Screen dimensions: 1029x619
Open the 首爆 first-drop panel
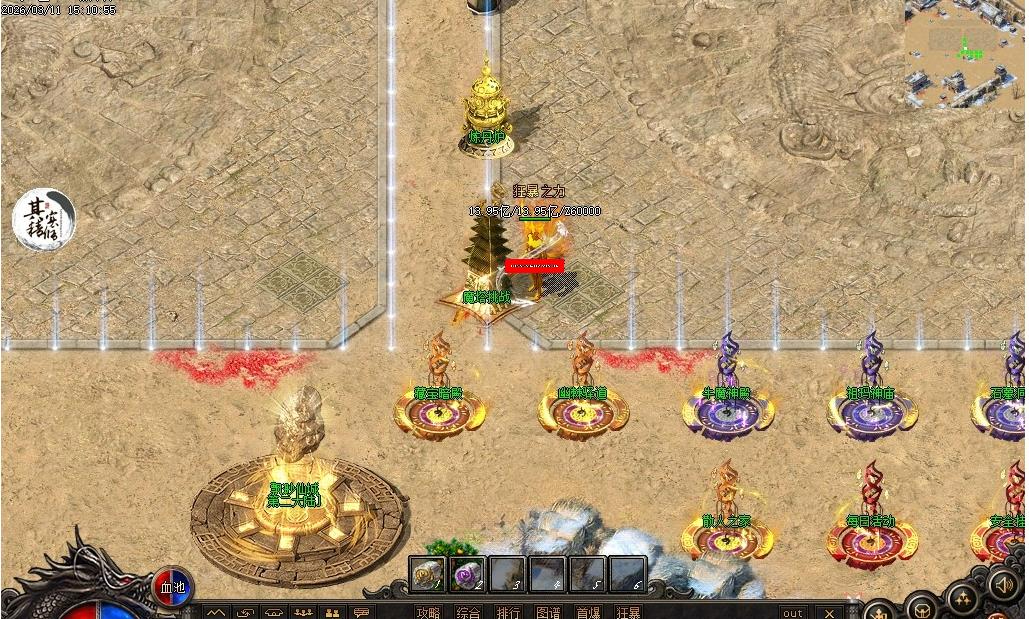pos(588,612)
